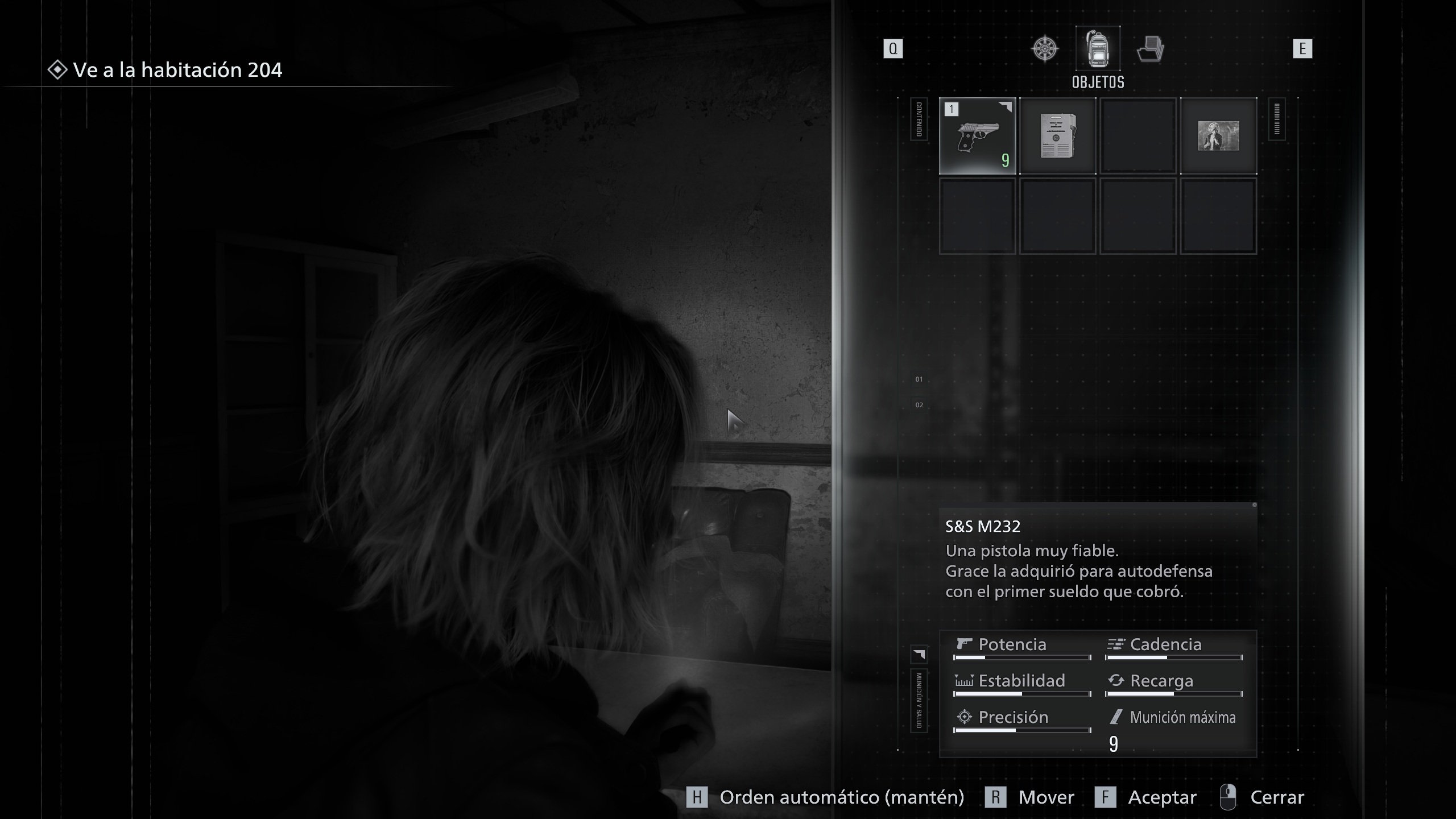Image resolution: width=1456 pixels, height=819 pixels.
Task: Select the photograph item slot
Action: click(1218, 136)
